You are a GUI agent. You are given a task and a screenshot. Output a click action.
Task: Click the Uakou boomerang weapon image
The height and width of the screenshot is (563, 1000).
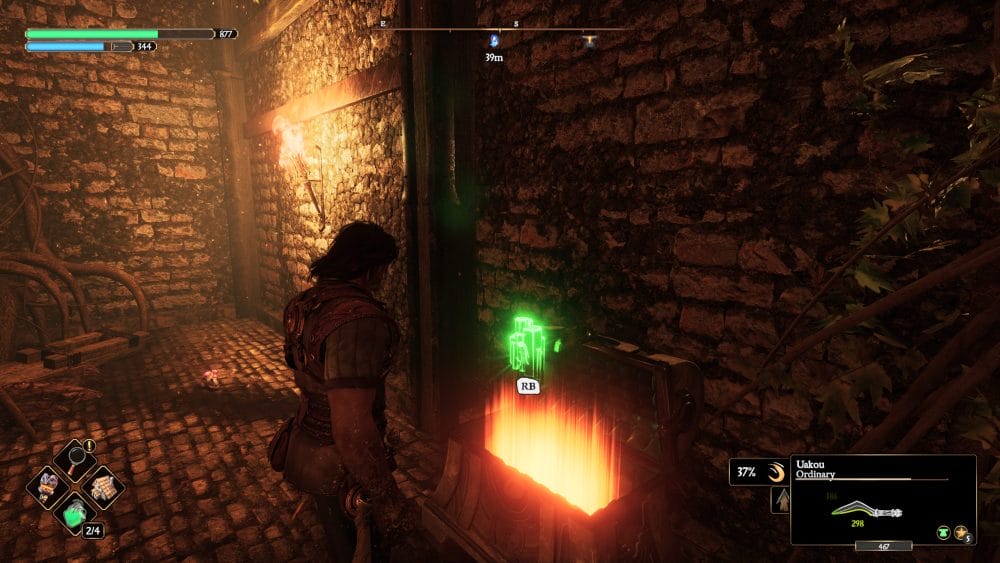coord(866,509)
